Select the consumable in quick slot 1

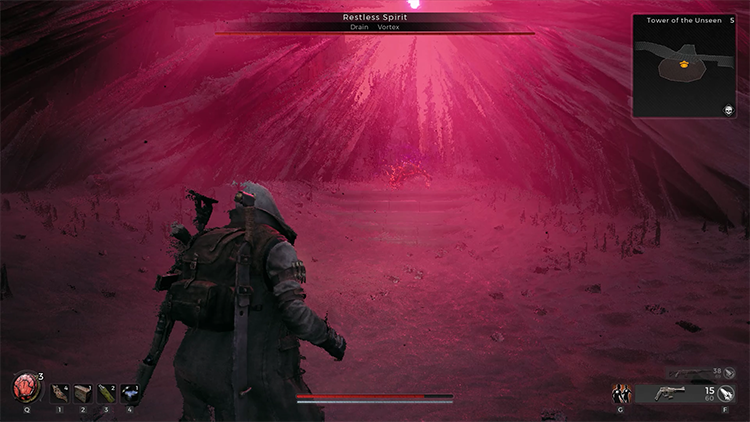coord(59,393)
